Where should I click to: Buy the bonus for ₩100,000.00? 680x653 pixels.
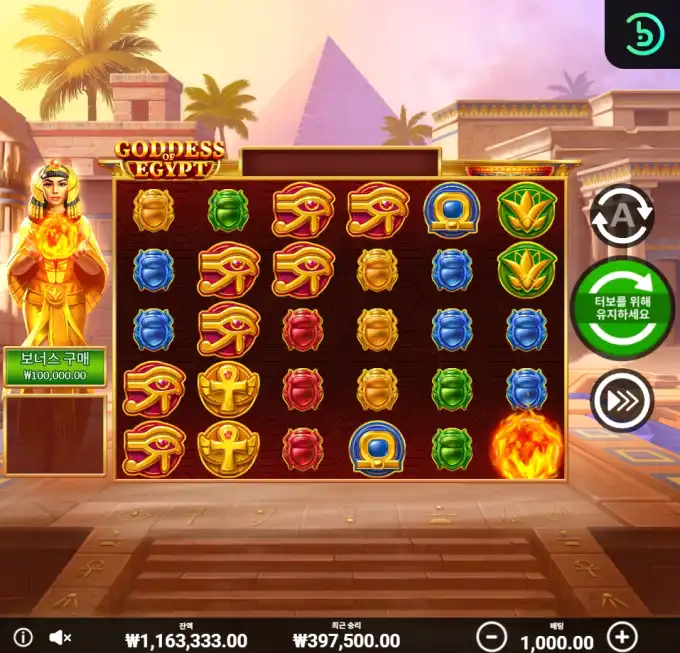tap(54, 366)
